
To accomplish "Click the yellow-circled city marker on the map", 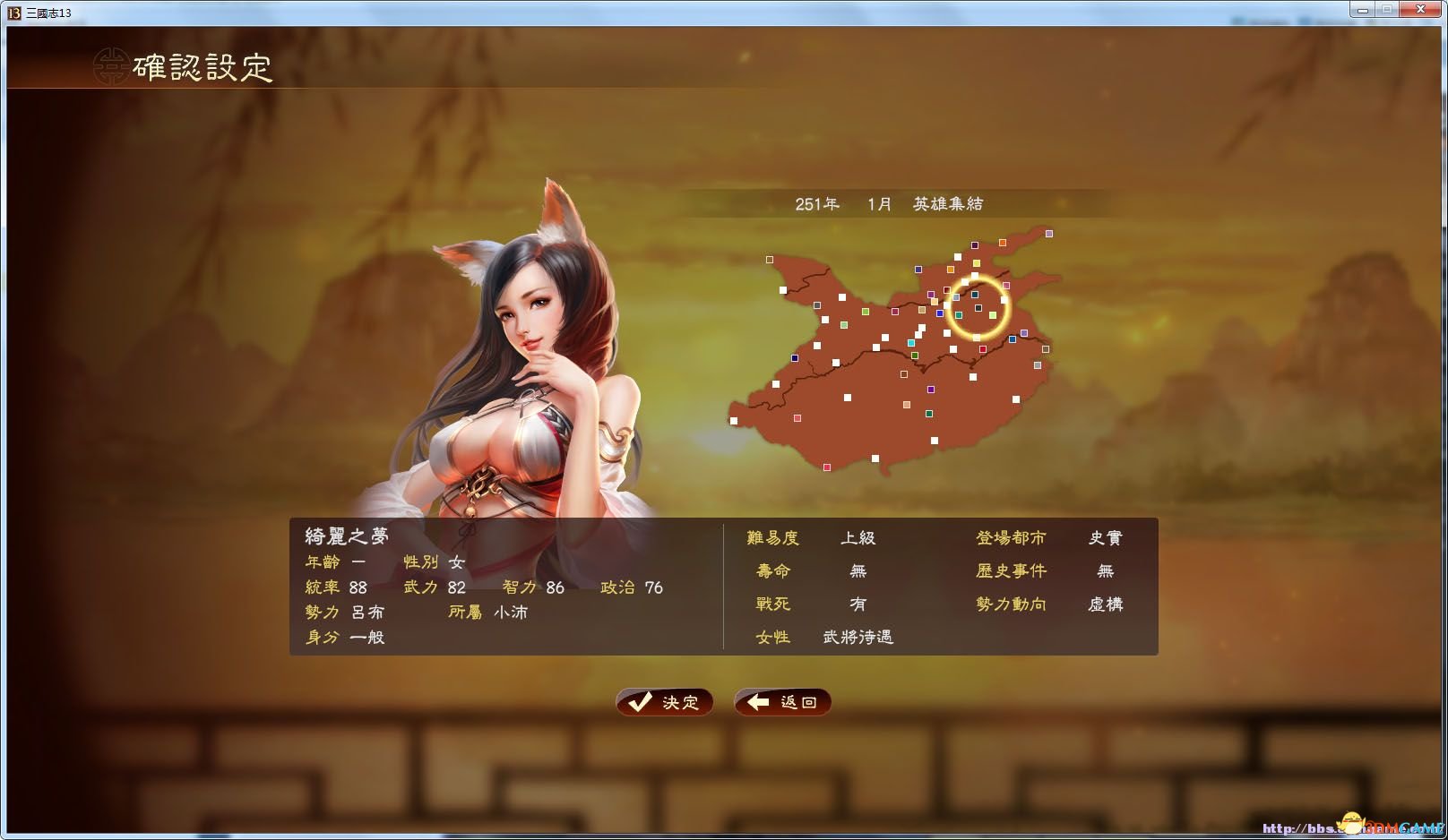I will [977, 308].
